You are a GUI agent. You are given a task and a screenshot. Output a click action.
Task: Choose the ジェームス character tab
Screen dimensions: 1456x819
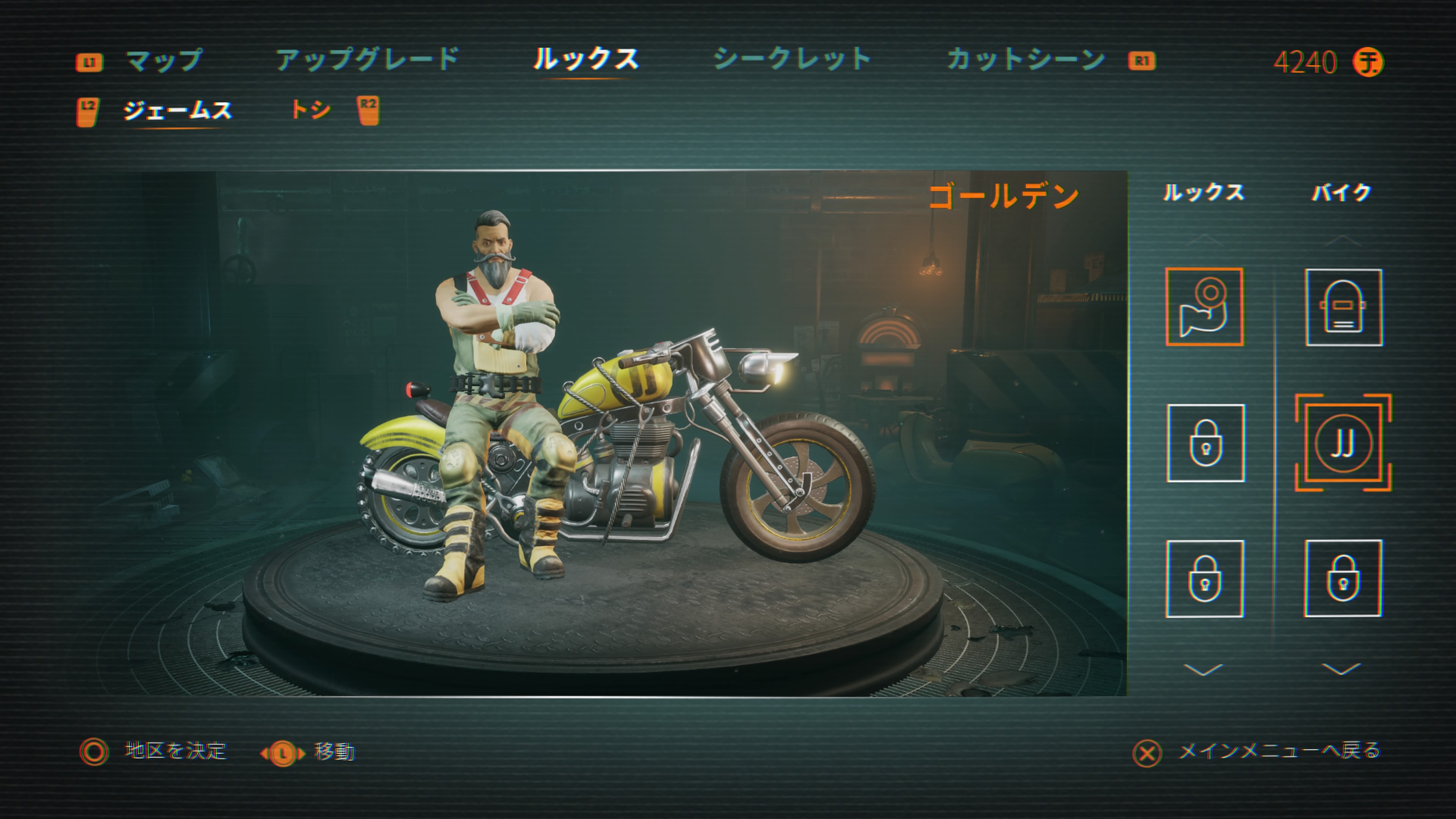(177, 110)
